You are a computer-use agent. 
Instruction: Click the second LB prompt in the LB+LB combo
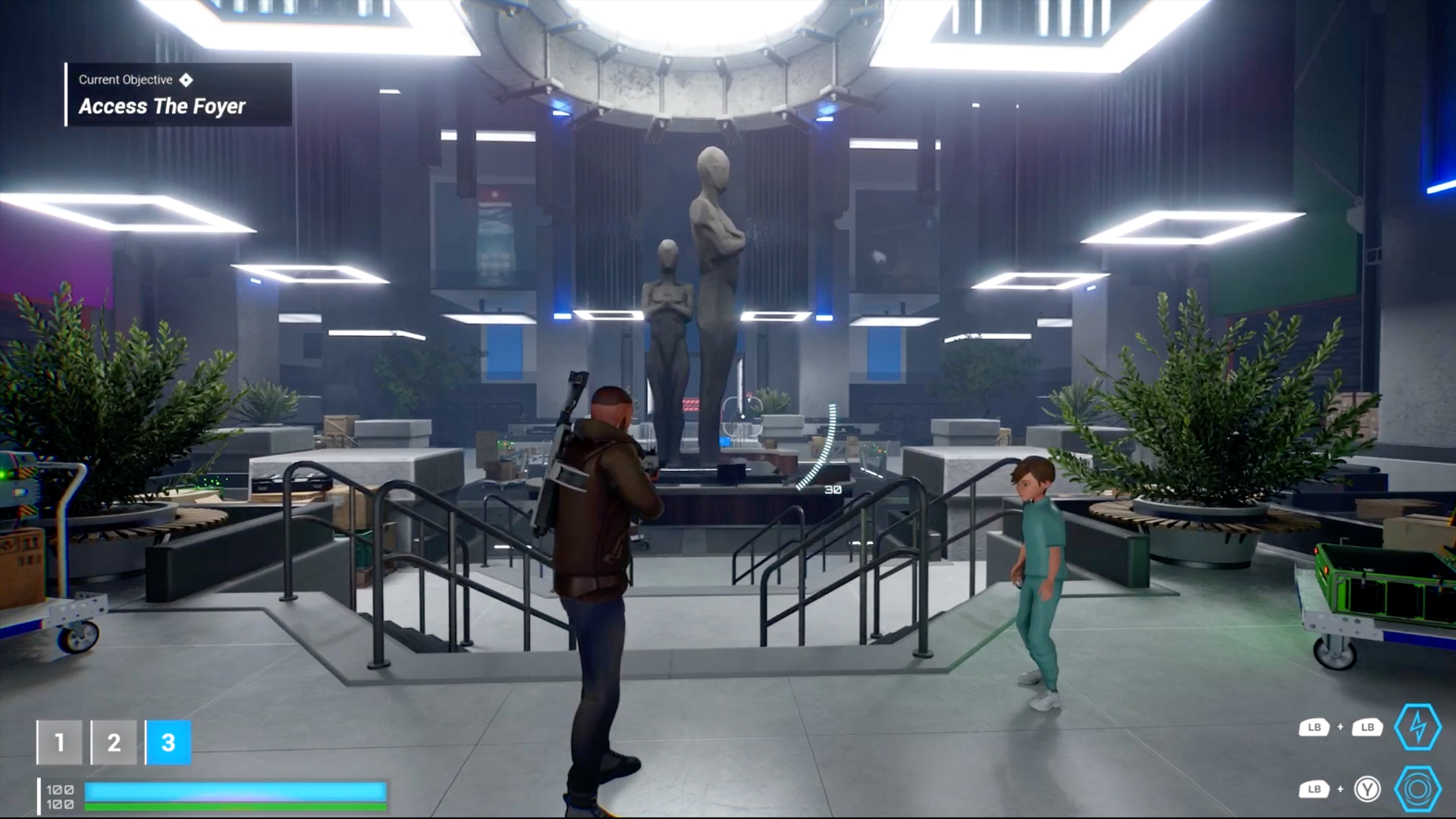pos(1368,727)
